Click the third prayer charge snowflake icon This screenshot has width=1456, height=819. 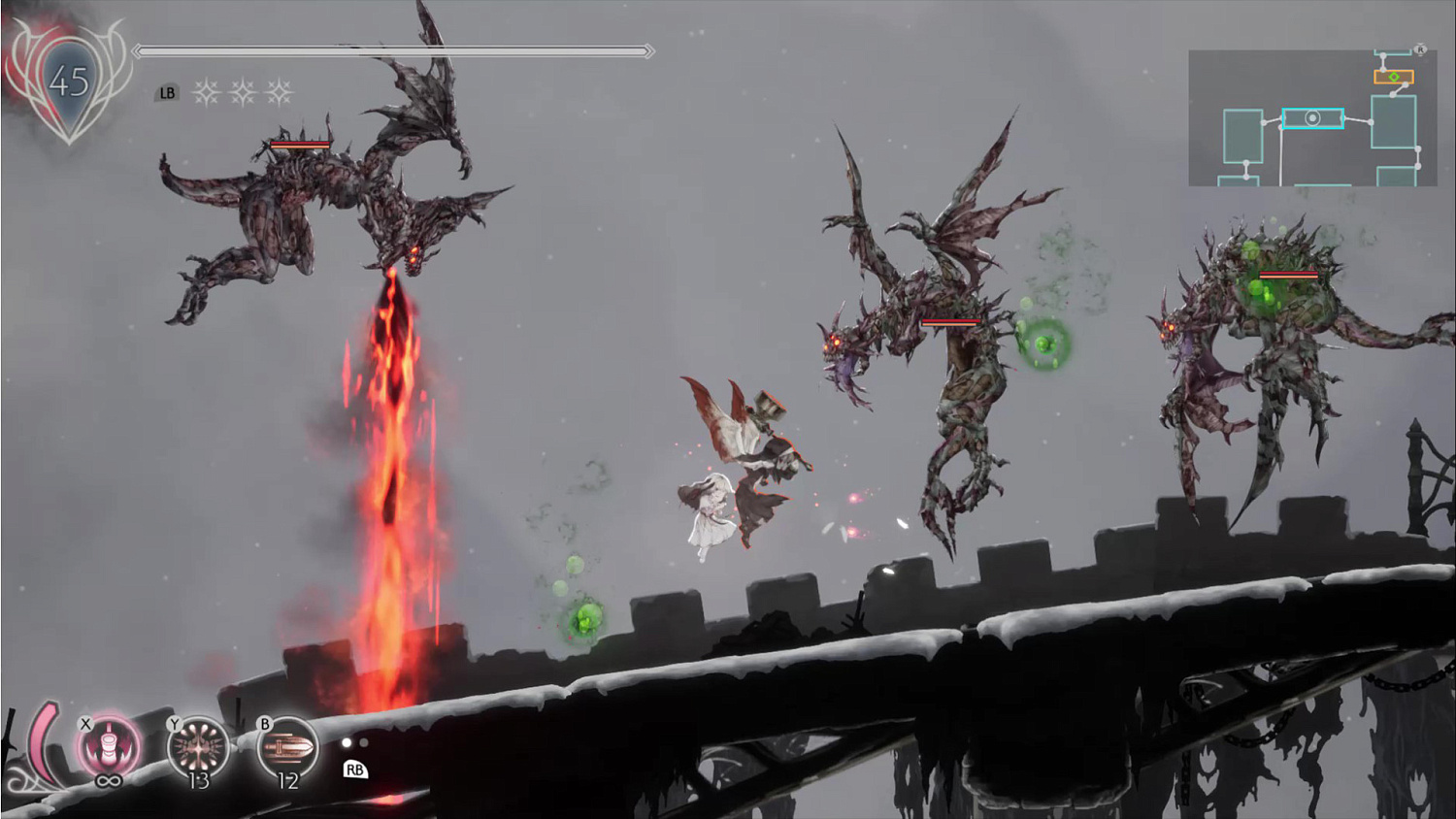click(280, 93)
